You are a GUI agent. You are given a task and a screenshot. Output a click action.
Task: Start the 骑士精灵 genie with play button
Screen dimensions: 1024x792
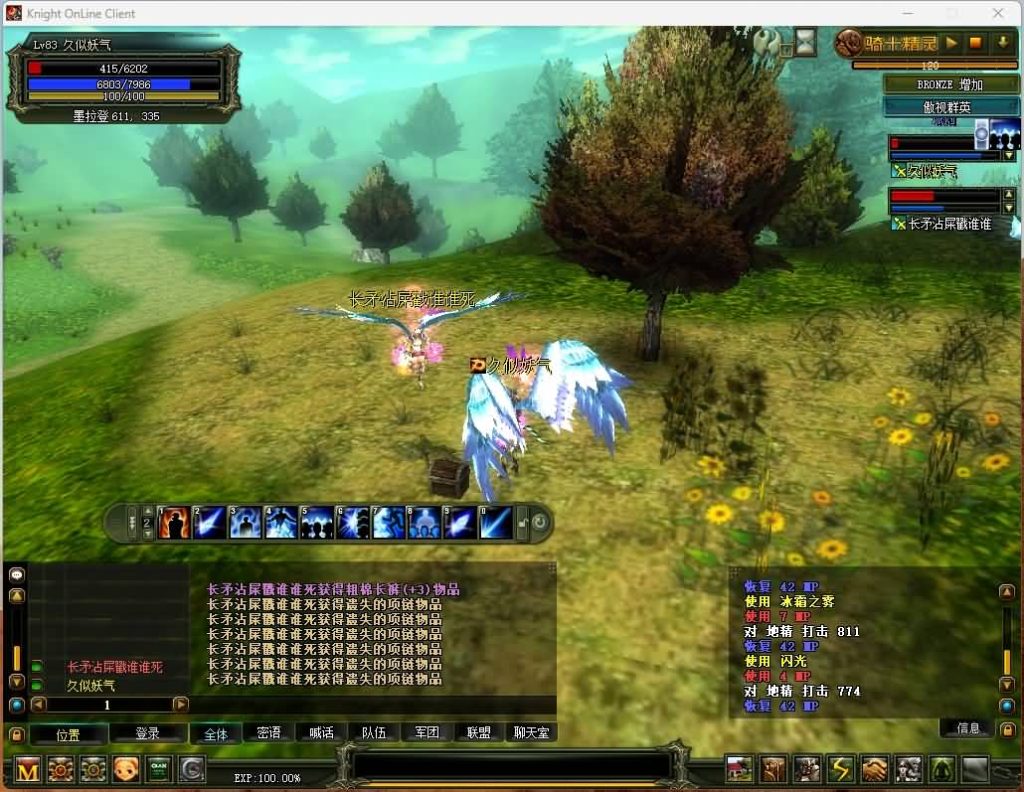pyautogui.click(x=951, y=43)
